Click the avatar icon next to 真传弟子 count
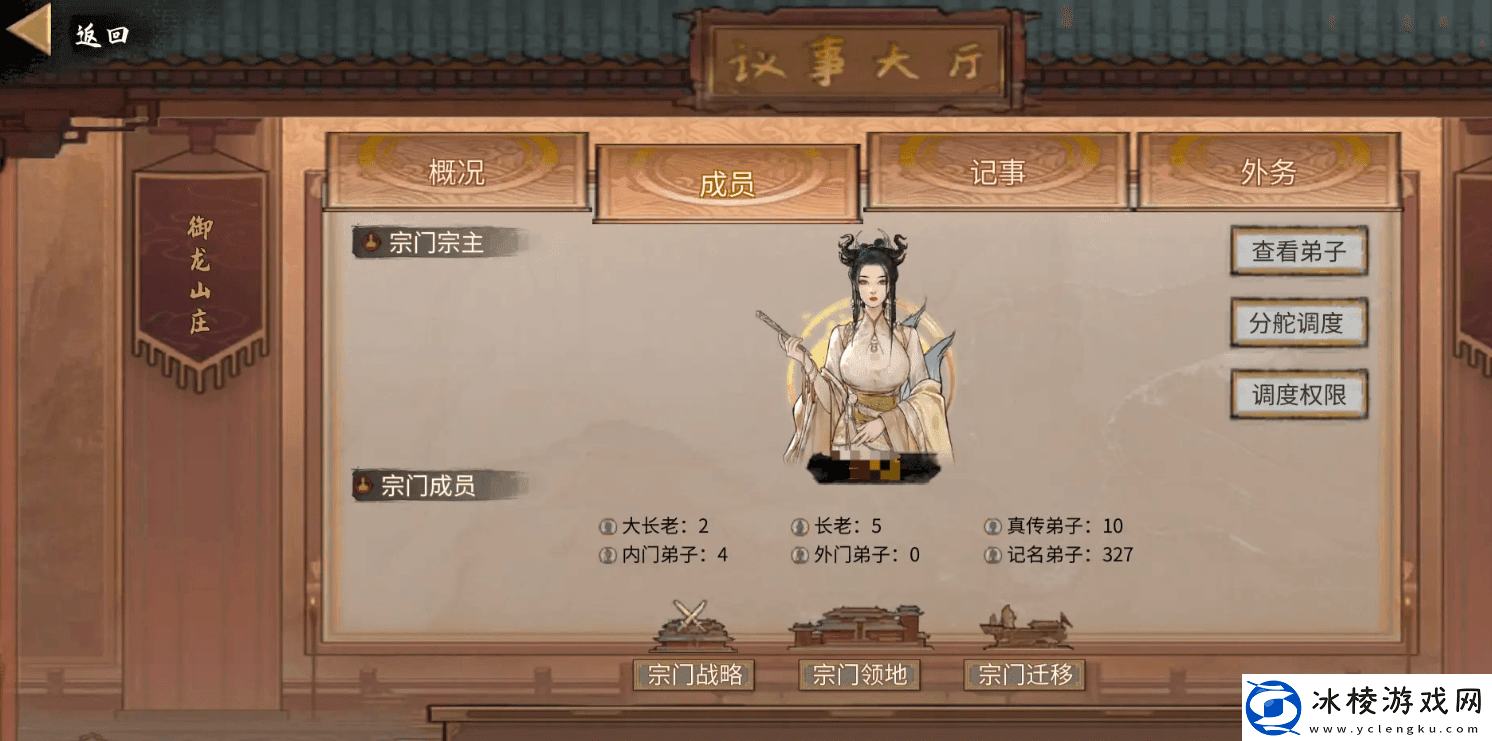Screen dimensions: 1492x741 (x=991, y=526)
